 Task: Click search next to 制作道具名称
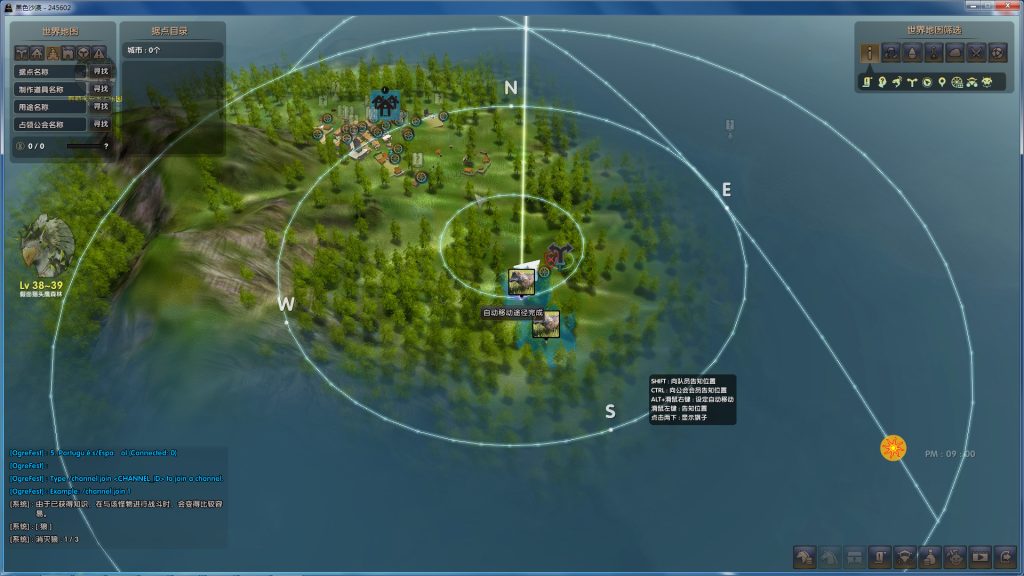pyautogui.click(x=100, y=89)
